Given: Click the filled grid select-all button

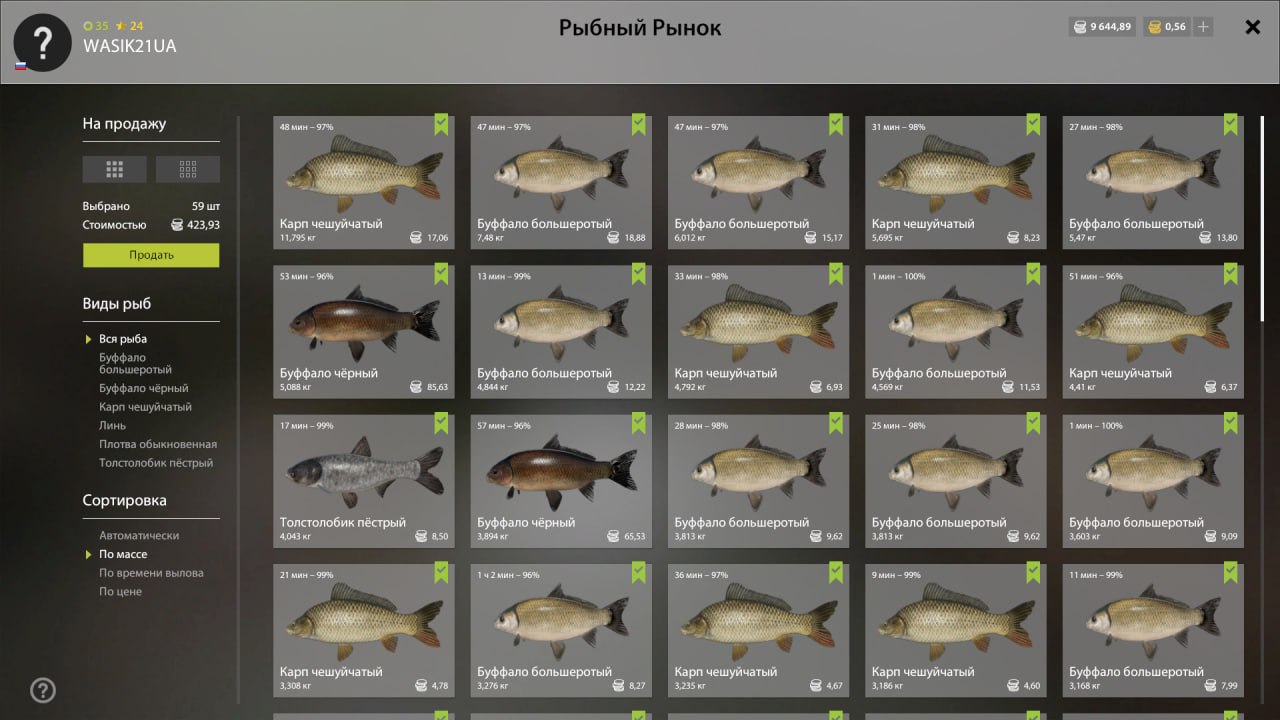Looking at the screenshot, I should click(x=115, y=169).
